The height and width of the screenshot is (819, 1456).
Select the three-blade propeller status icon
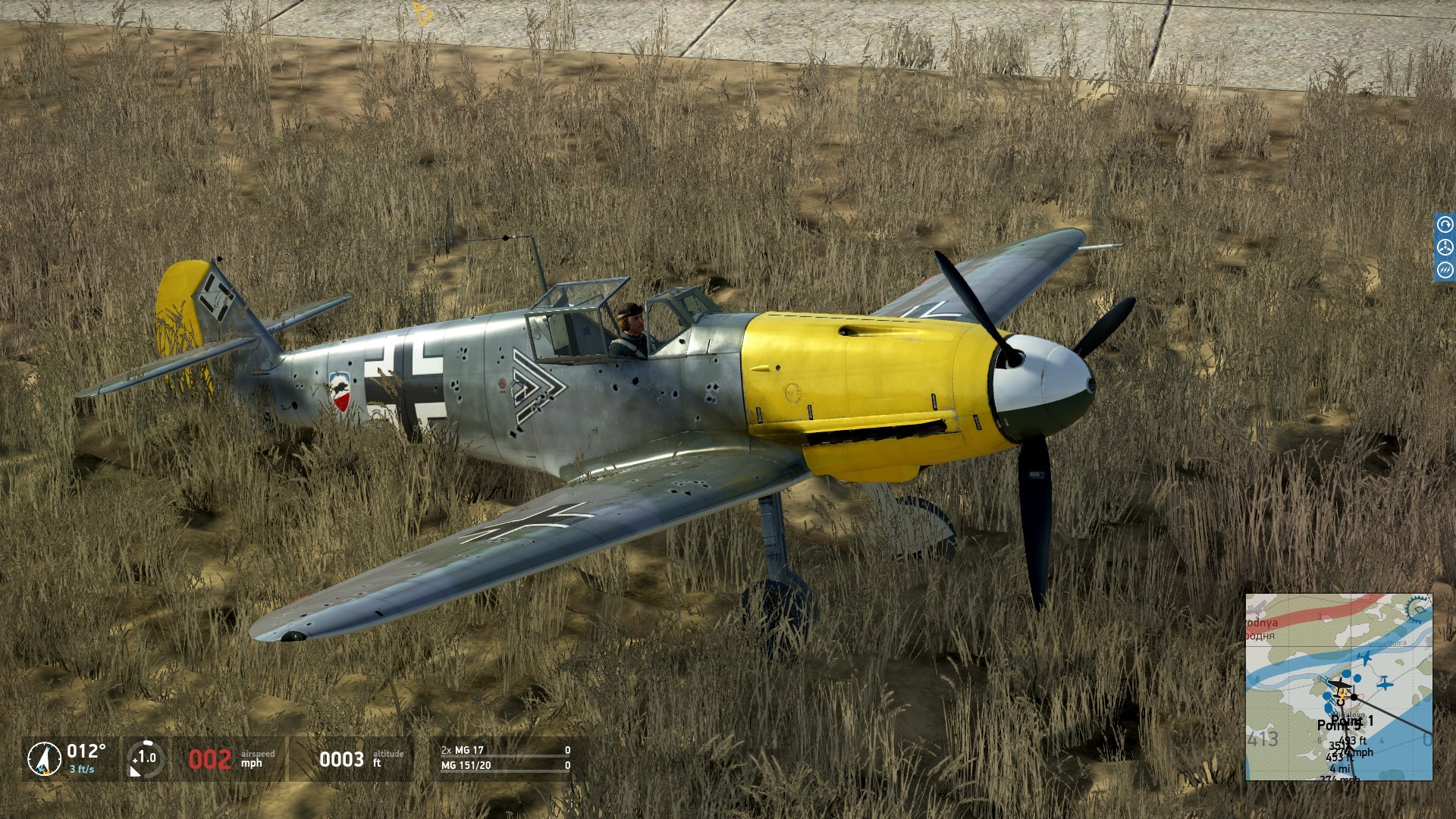[x=1445, y=247]
